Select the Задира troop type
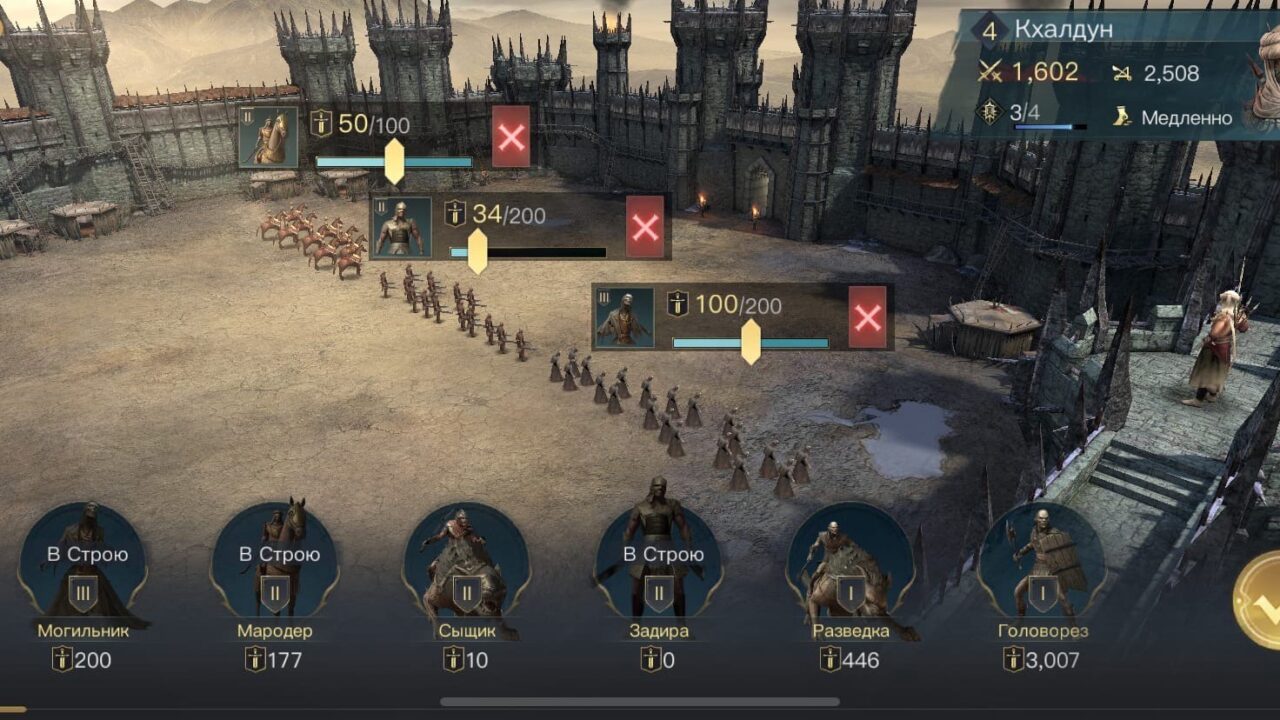The height and width of the screenshot is (720, 1280). 658,567
